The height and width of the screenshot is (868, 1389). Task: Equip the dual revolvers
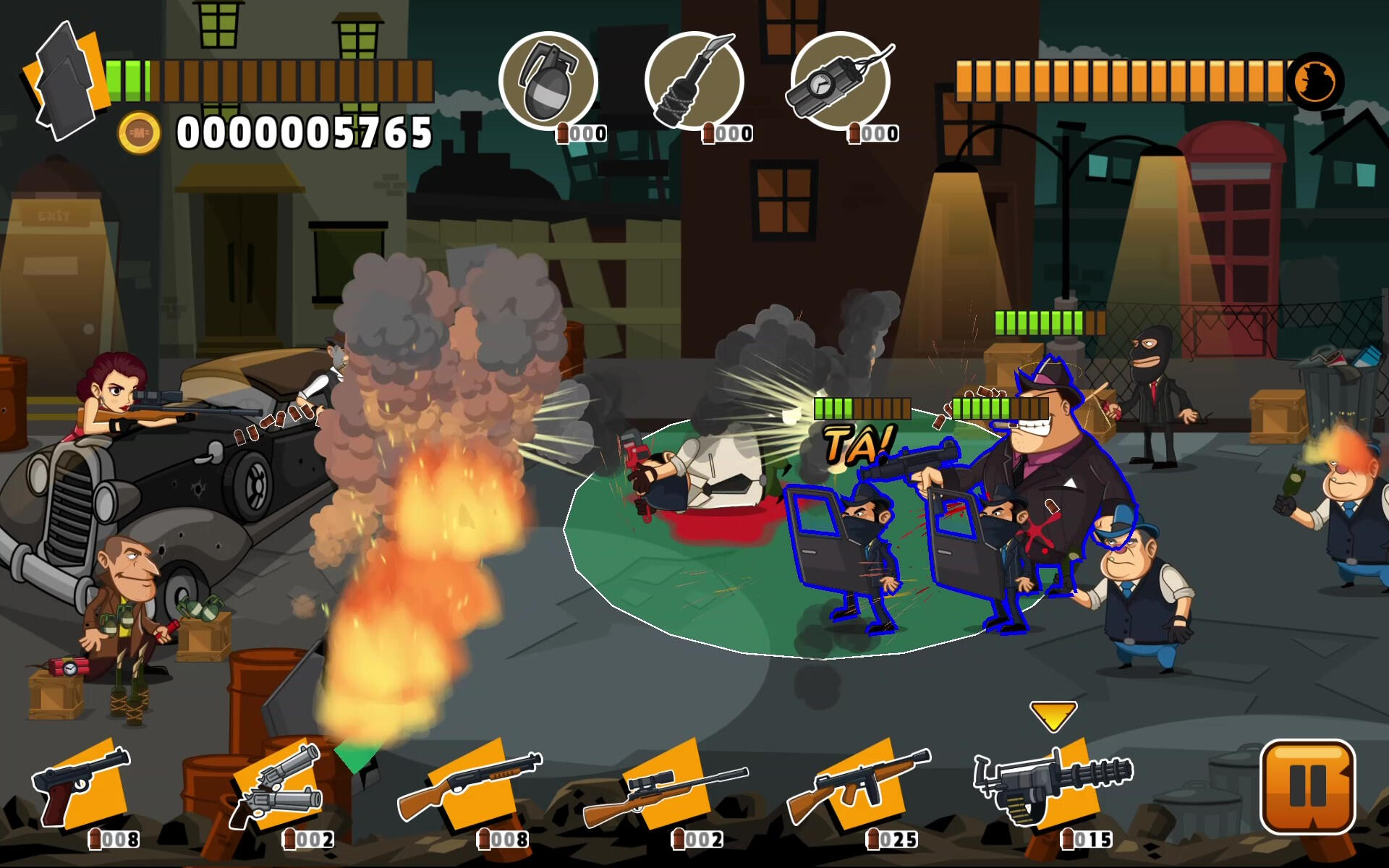pos(279,787)
